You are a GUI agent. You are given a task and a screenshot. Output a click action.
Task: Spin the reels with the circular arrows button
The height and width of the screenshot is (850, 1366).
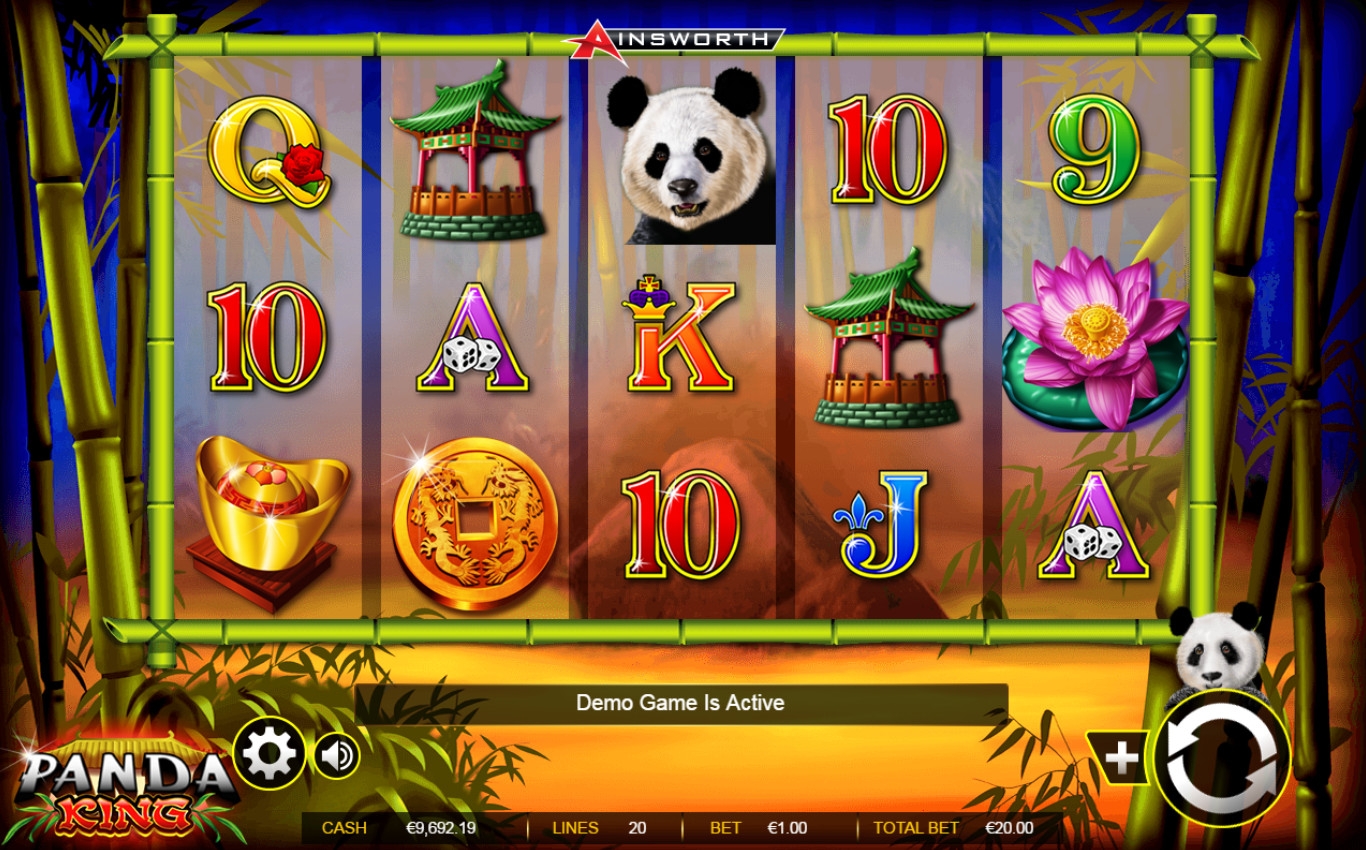click(x=1220, y=759)
